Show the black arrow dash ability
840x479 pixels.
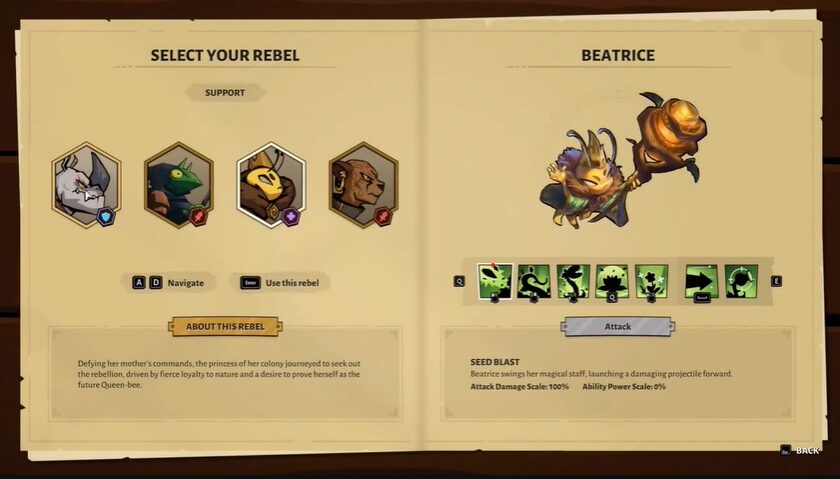point(702,281)
